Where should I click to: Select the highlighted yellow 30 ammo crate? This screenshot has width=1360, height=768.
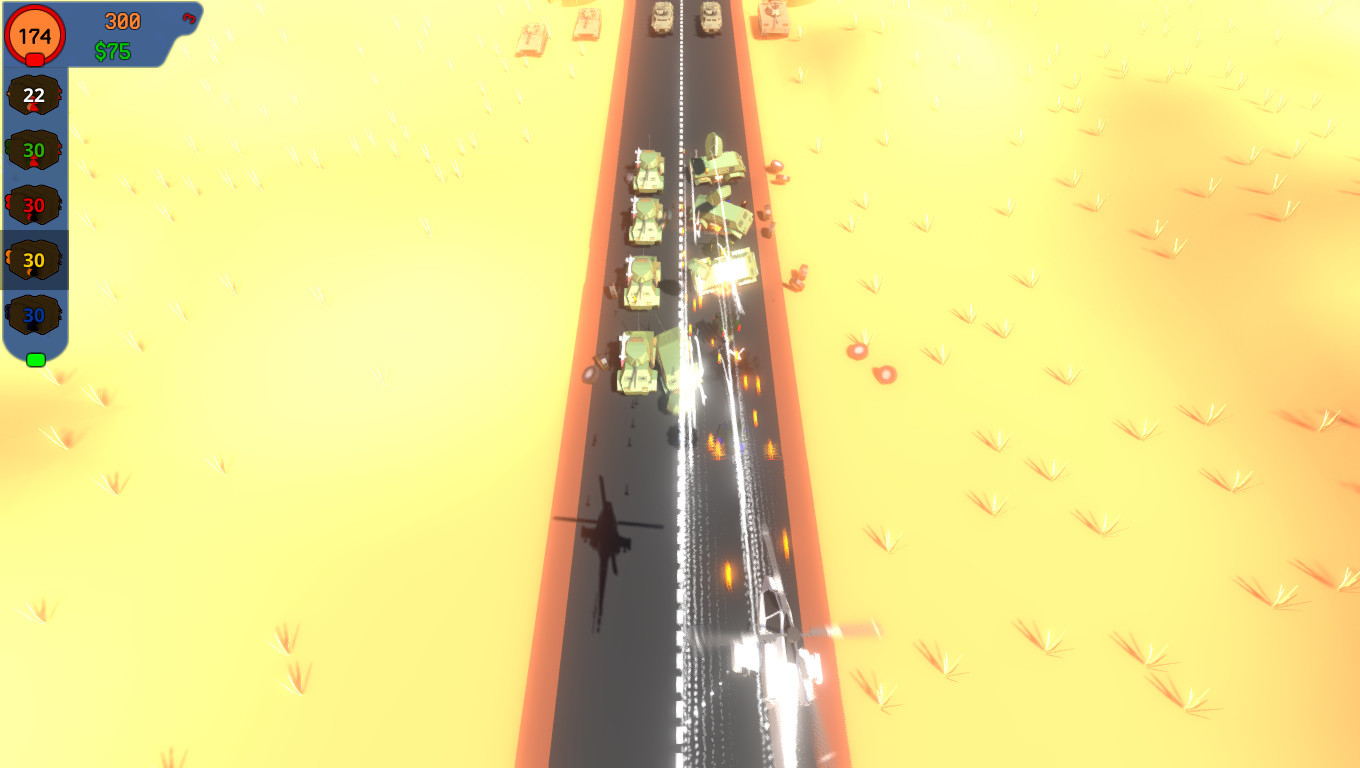pos(35,259)
